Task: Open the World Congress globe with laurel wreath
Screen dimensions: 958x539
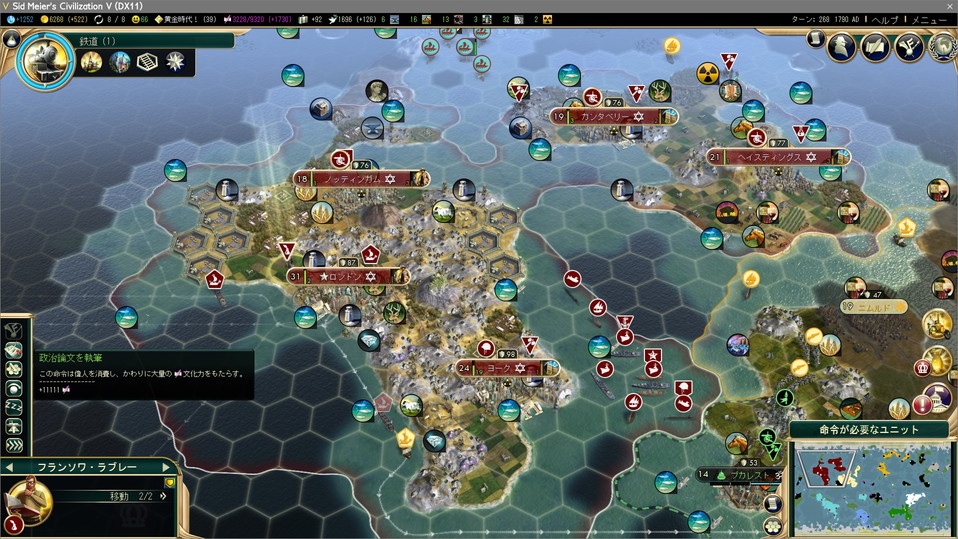Action: pyautogui.click(x=941, y=46)
